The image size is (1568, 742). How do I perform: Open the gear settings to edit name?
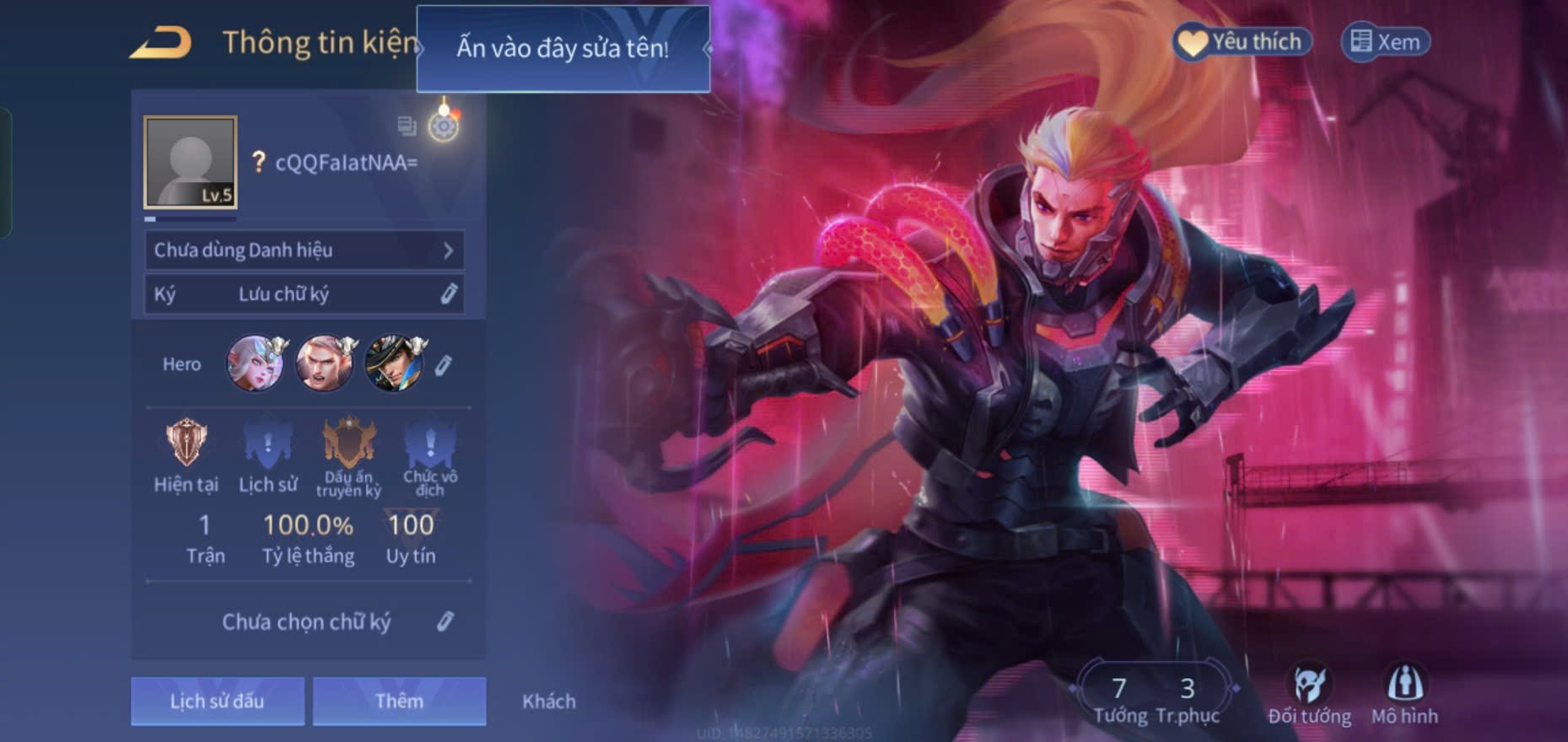tap(444, 126)
